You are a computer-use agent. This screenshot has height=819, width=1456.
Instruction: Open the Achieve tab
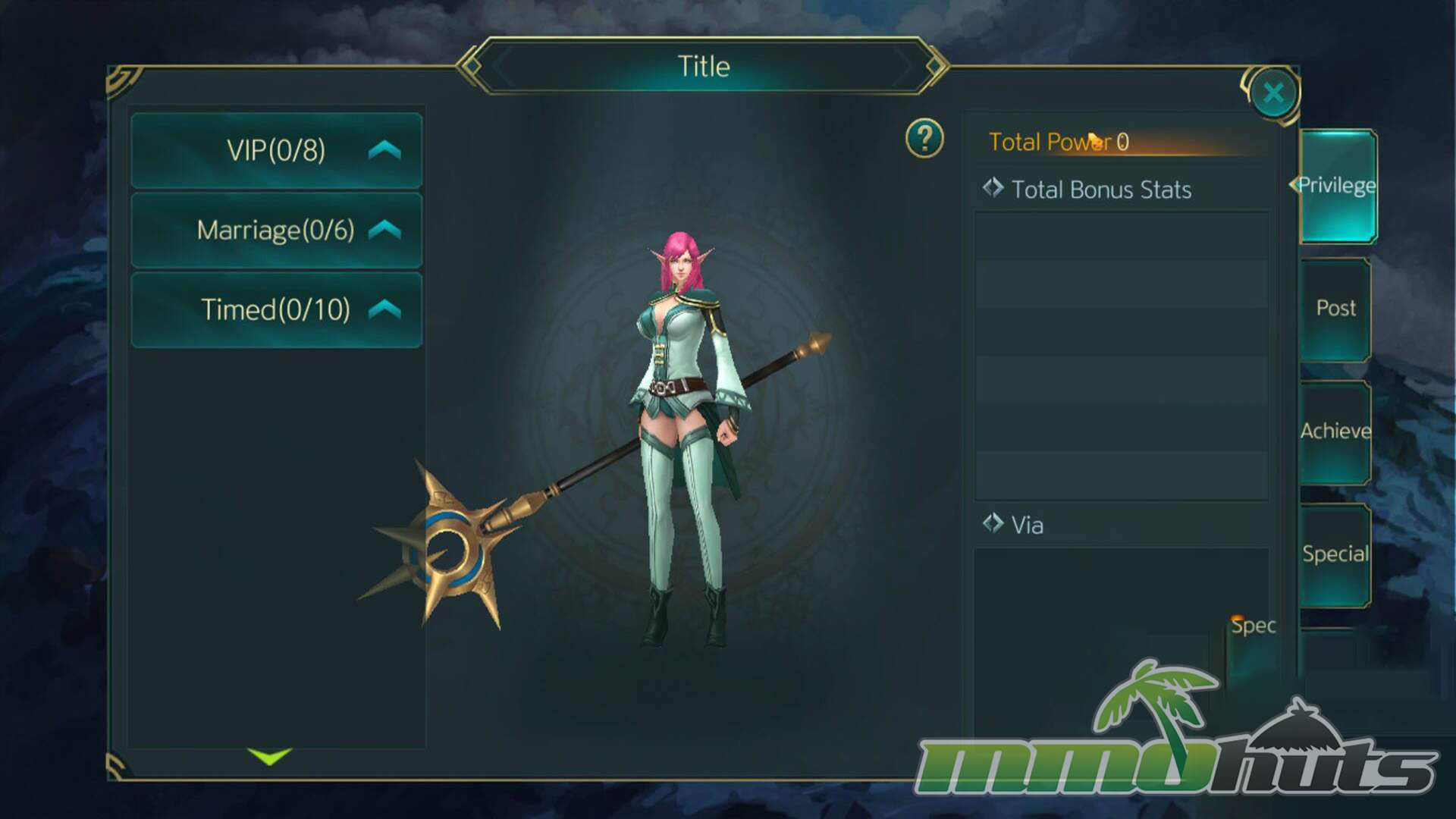tap(1335, 431)
